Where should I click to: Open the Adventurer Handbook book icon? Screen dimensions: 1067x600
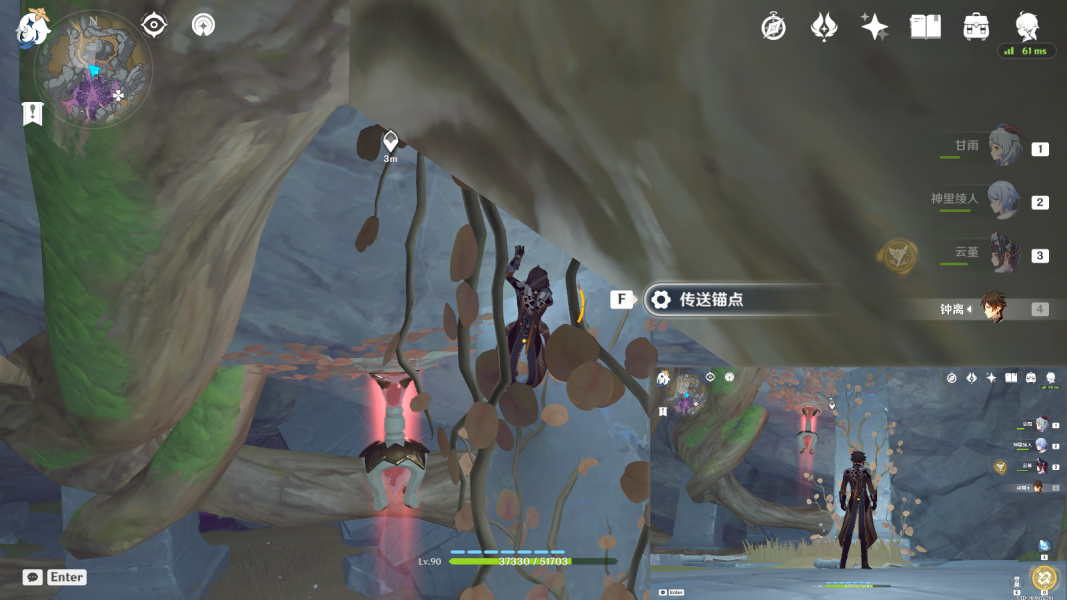point(925,27)
